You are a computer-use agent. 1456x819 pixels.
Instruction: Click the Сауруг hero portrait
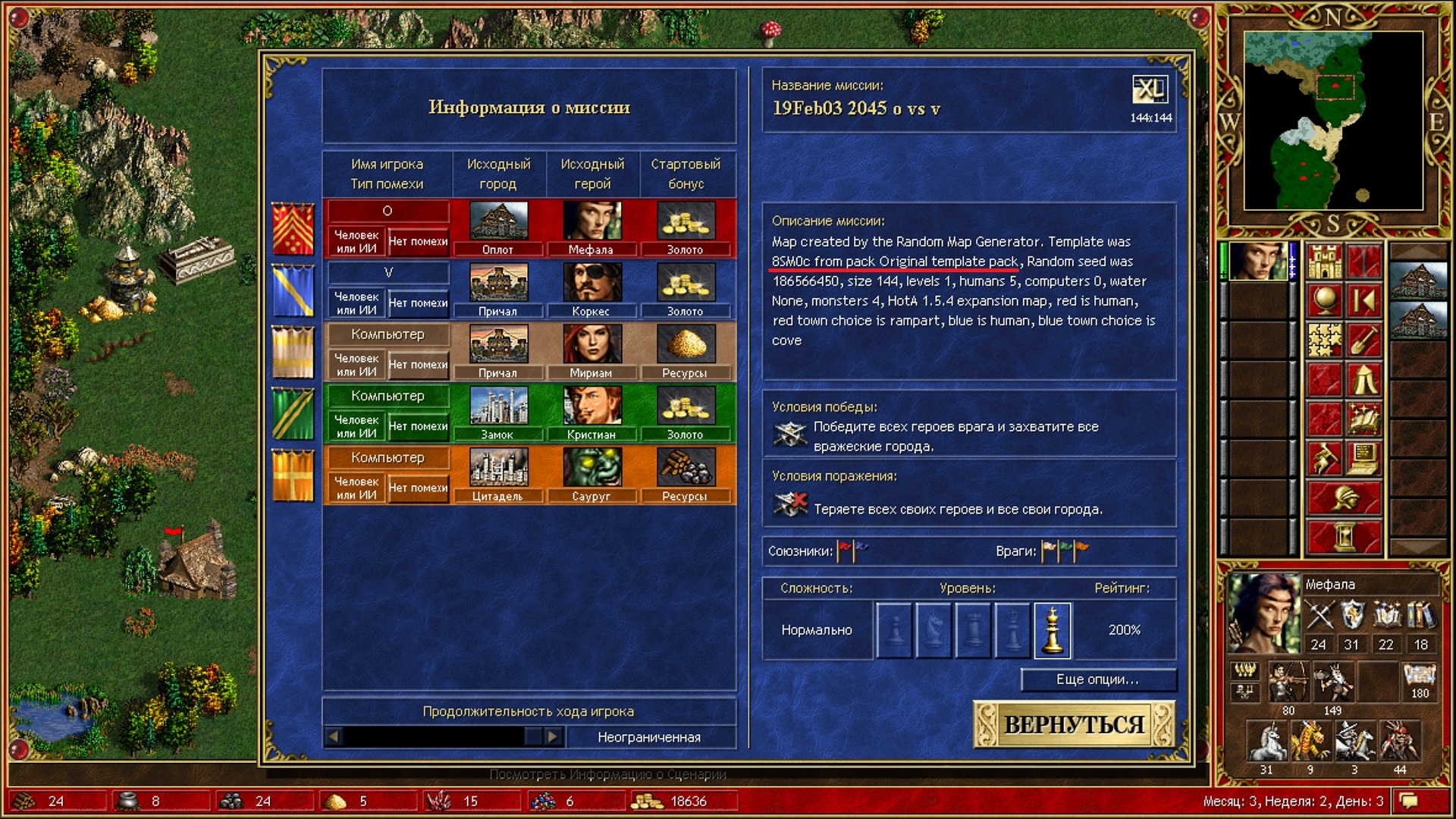coord(591,467)
